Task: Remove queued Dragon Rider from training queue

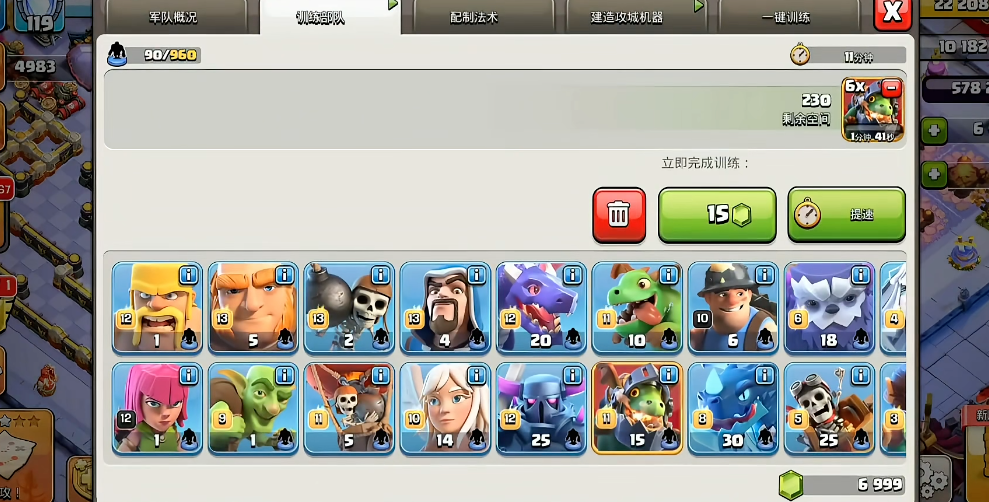Action: tap(891, 88)
